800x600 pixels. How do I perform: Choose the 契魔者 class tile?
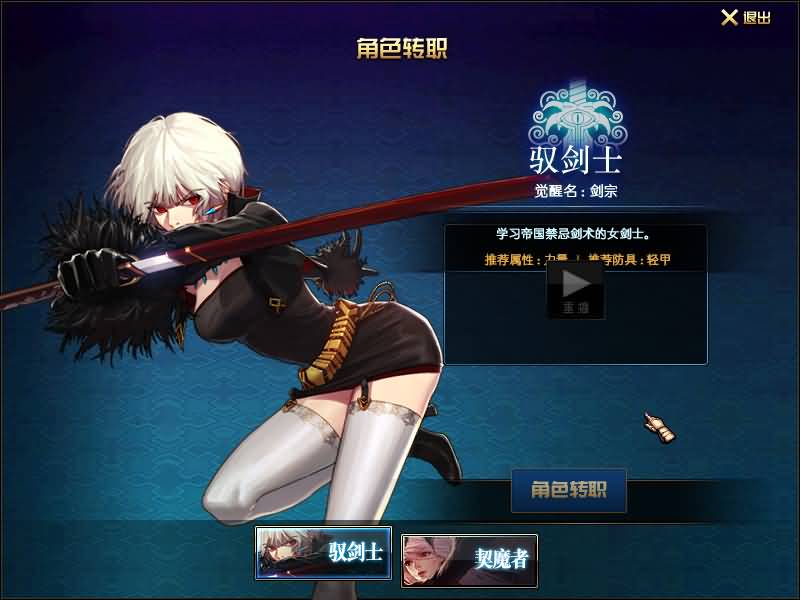(x=470, y=559)
